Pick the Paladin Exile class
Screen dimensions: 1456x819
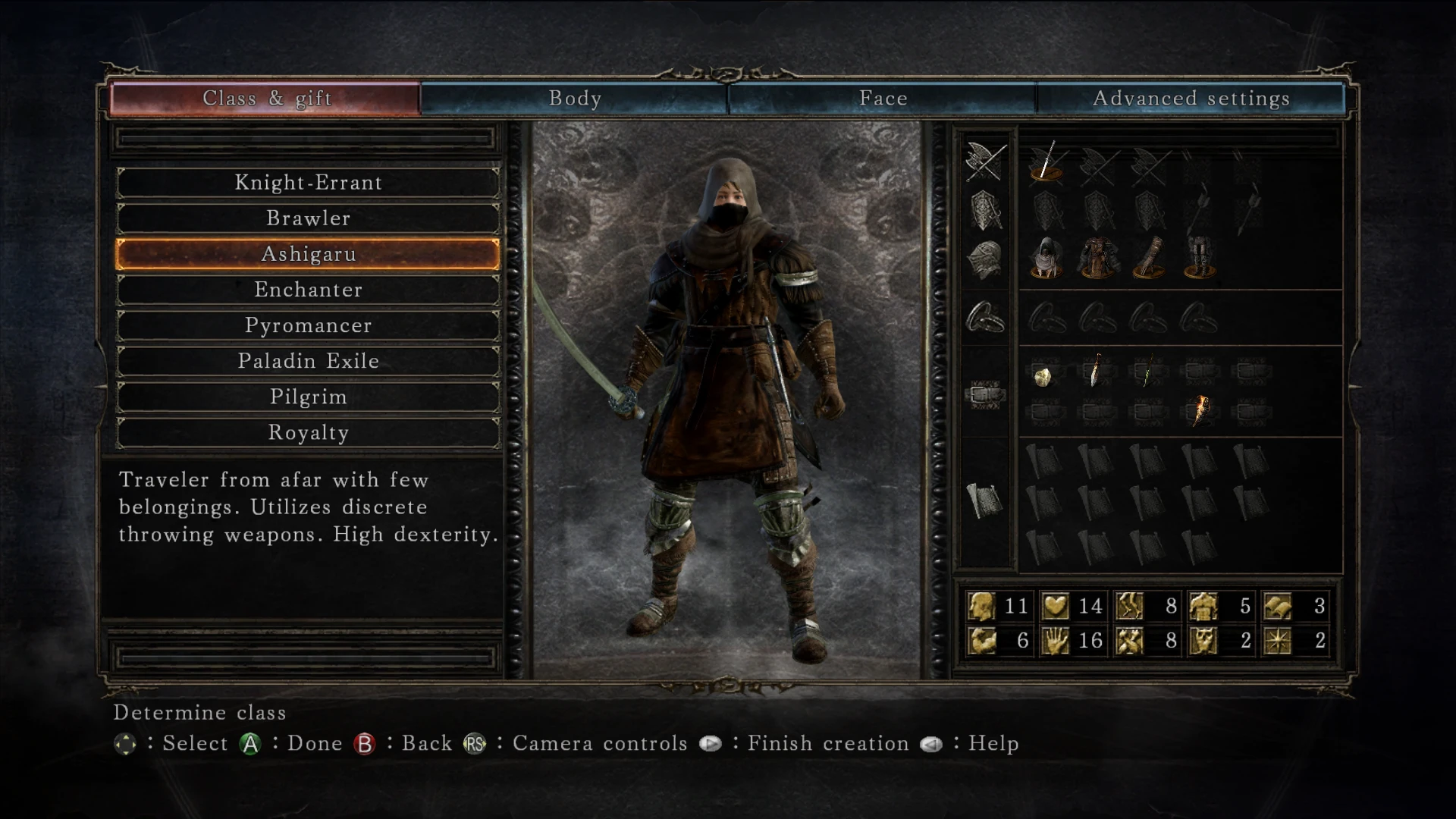tap(308, 361)
